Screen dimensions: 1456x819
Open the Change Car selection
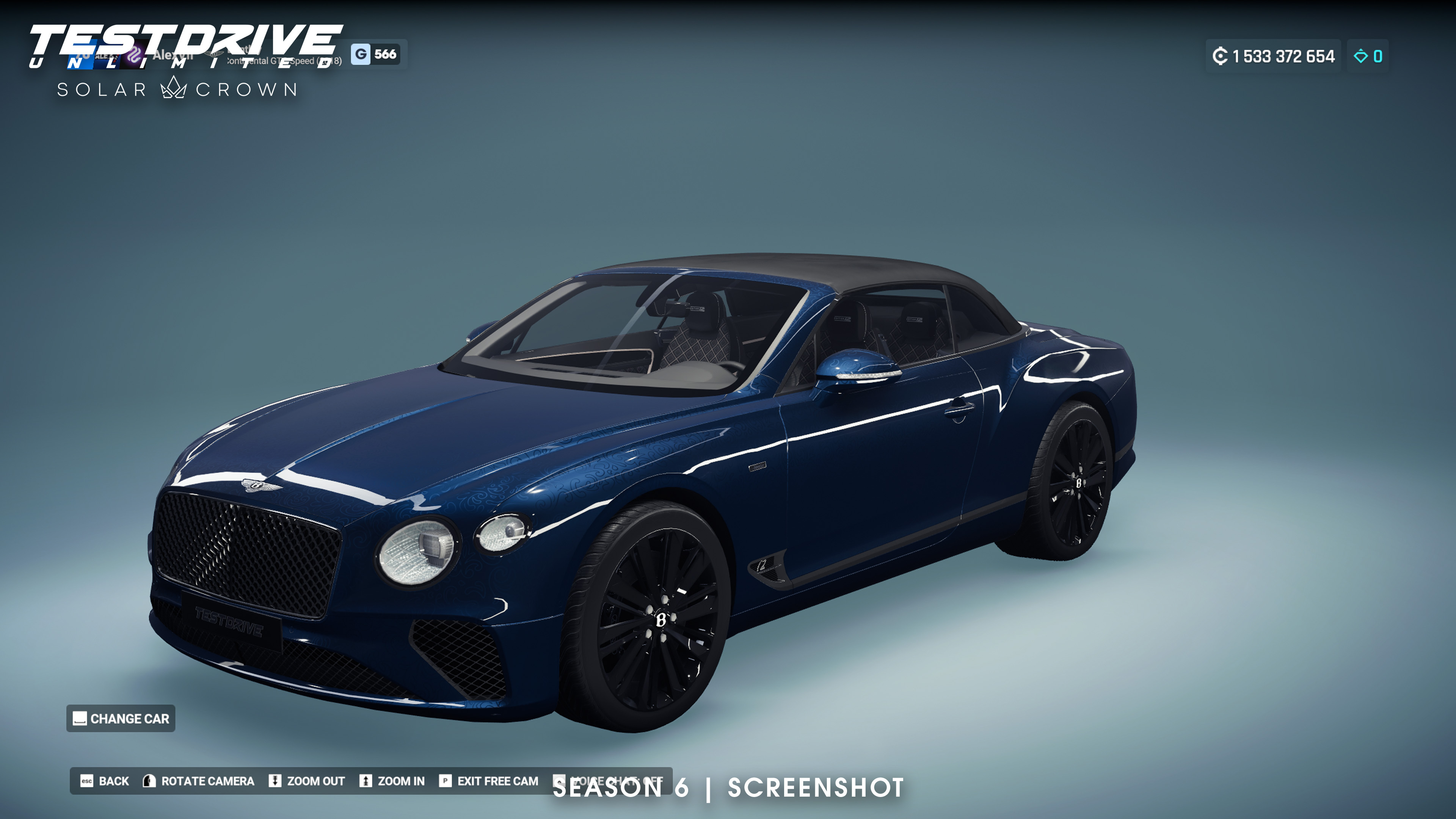(121, 719)
